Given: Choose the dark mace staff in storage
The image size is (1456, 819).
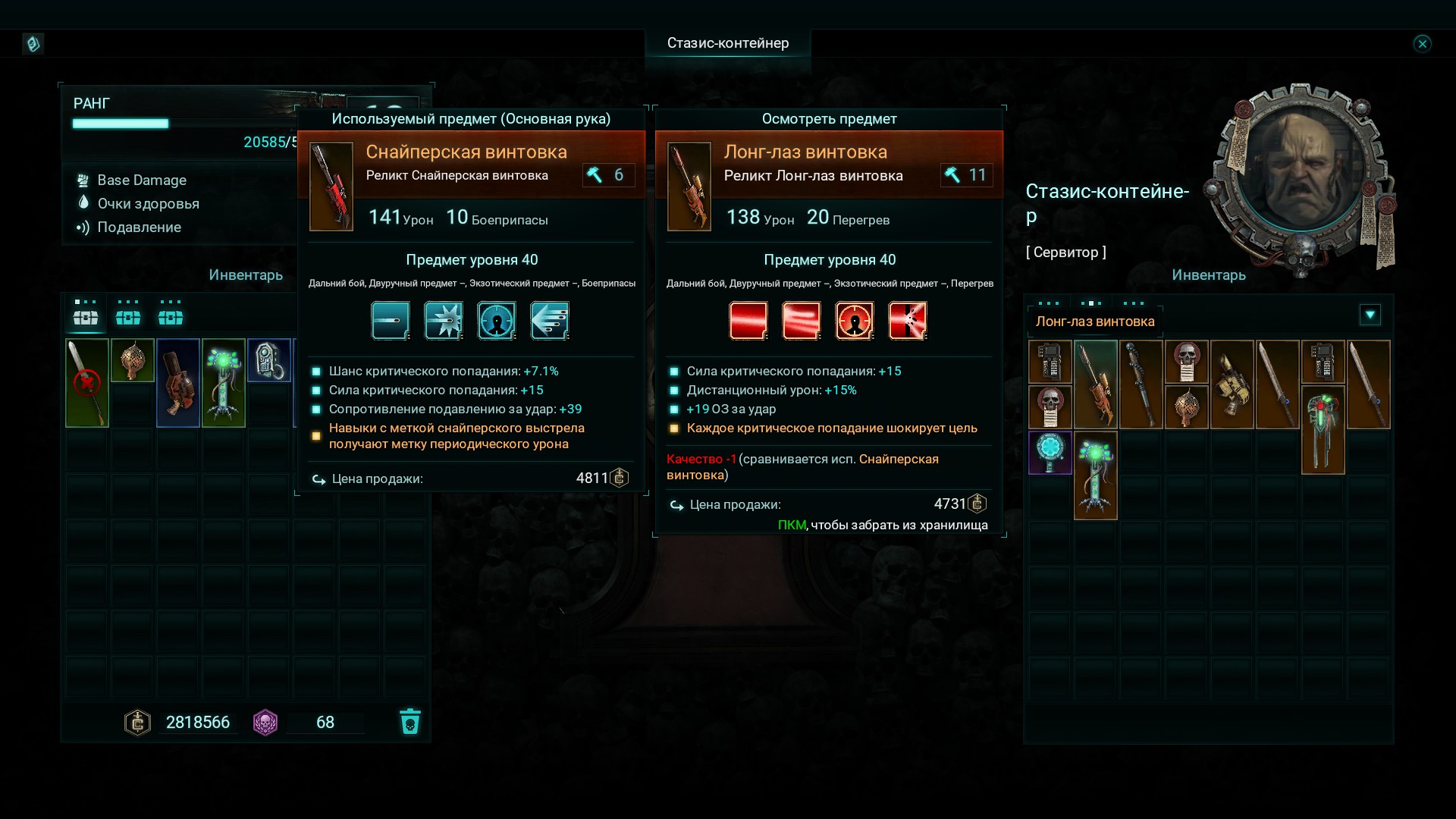Looking at the screenshot, I should [x=1141, y=384].
